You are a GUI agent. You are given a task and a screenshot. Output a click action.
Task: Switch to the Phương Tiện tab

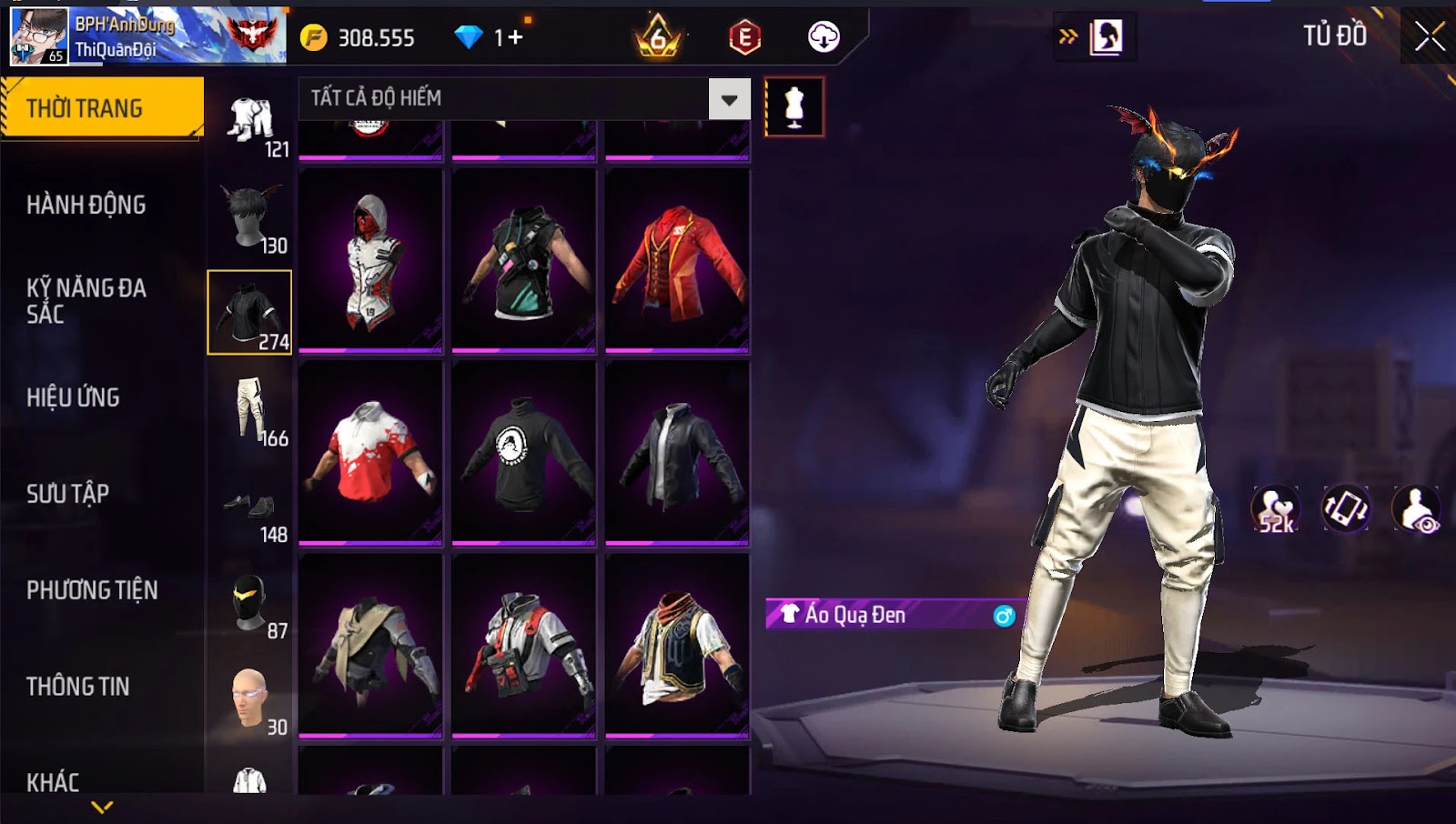click(x=92, y=590)
